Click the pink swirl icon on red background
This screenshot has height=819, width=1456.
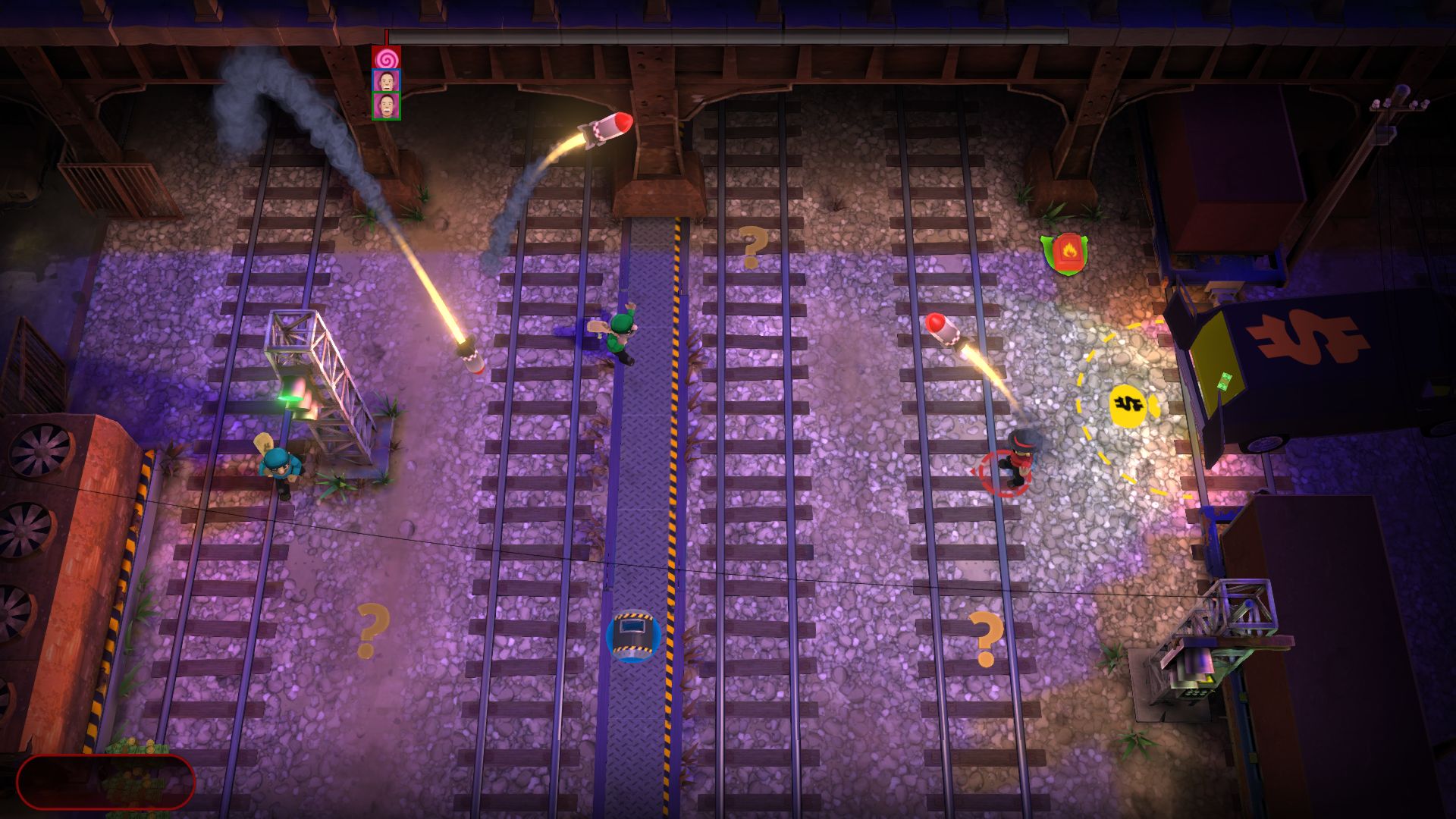point(386,57)
